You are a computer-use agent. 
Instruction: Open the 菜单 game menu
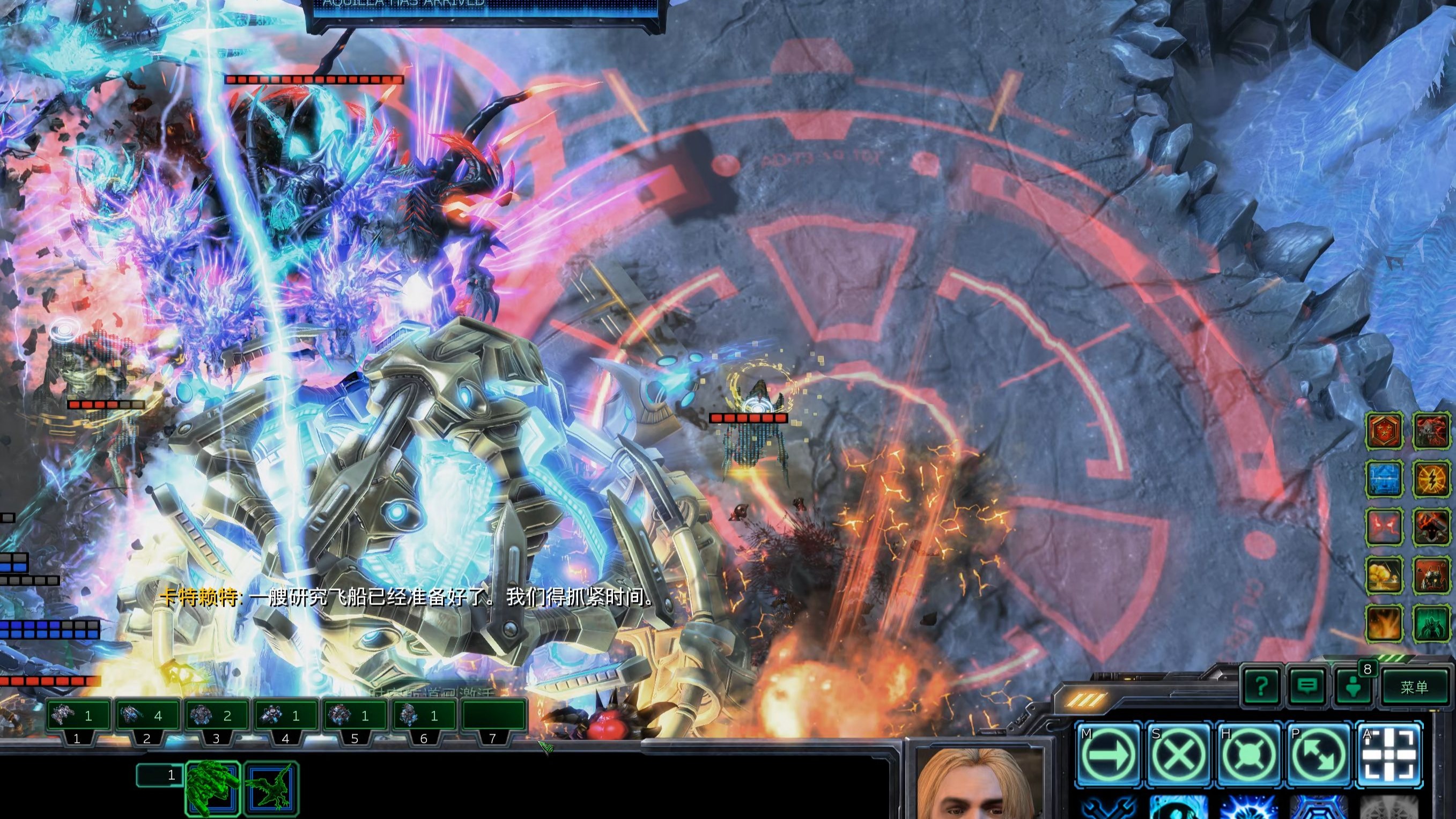pos(1414,687)
